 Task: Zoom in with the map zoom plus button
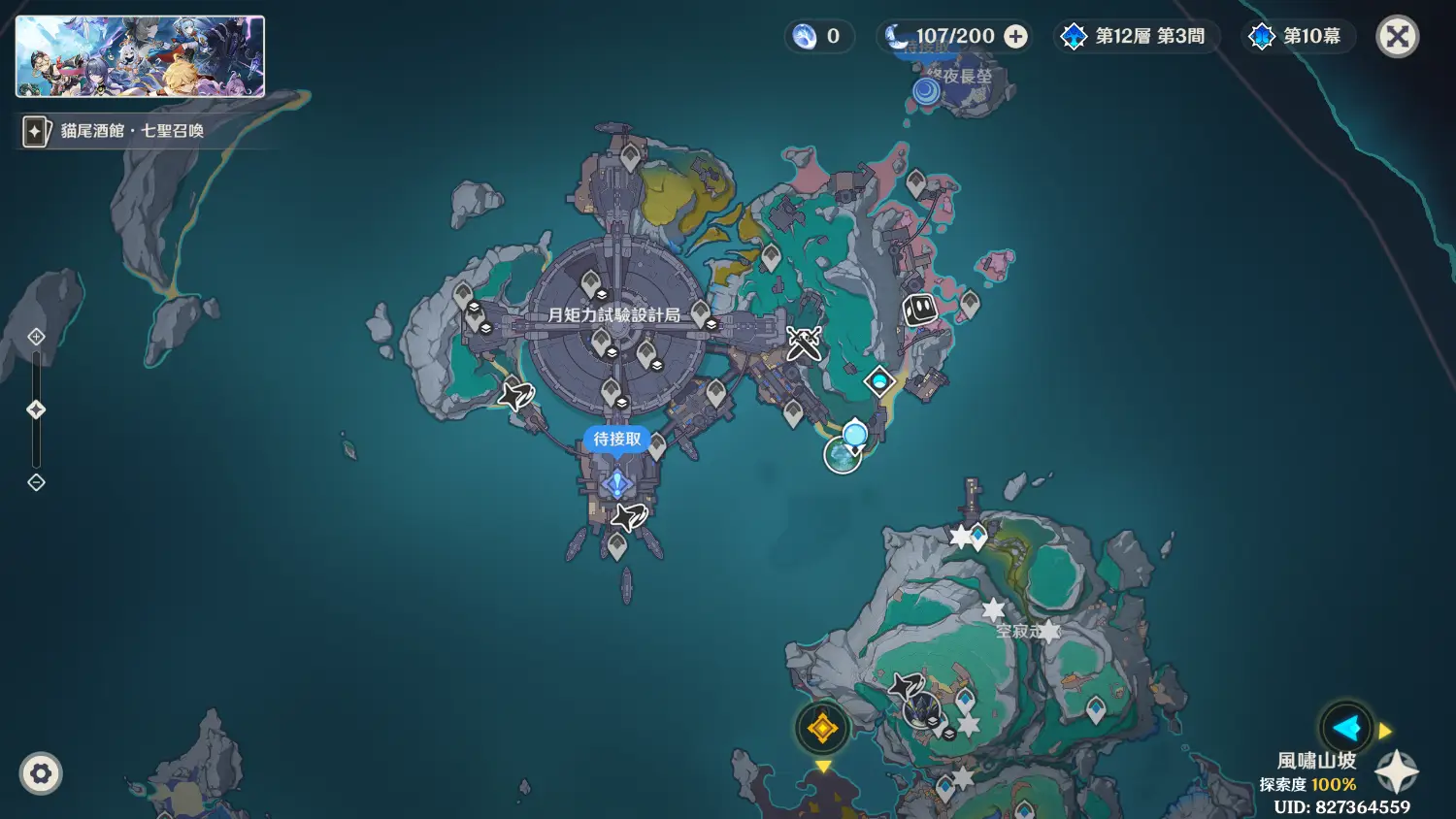coord(36,337)
